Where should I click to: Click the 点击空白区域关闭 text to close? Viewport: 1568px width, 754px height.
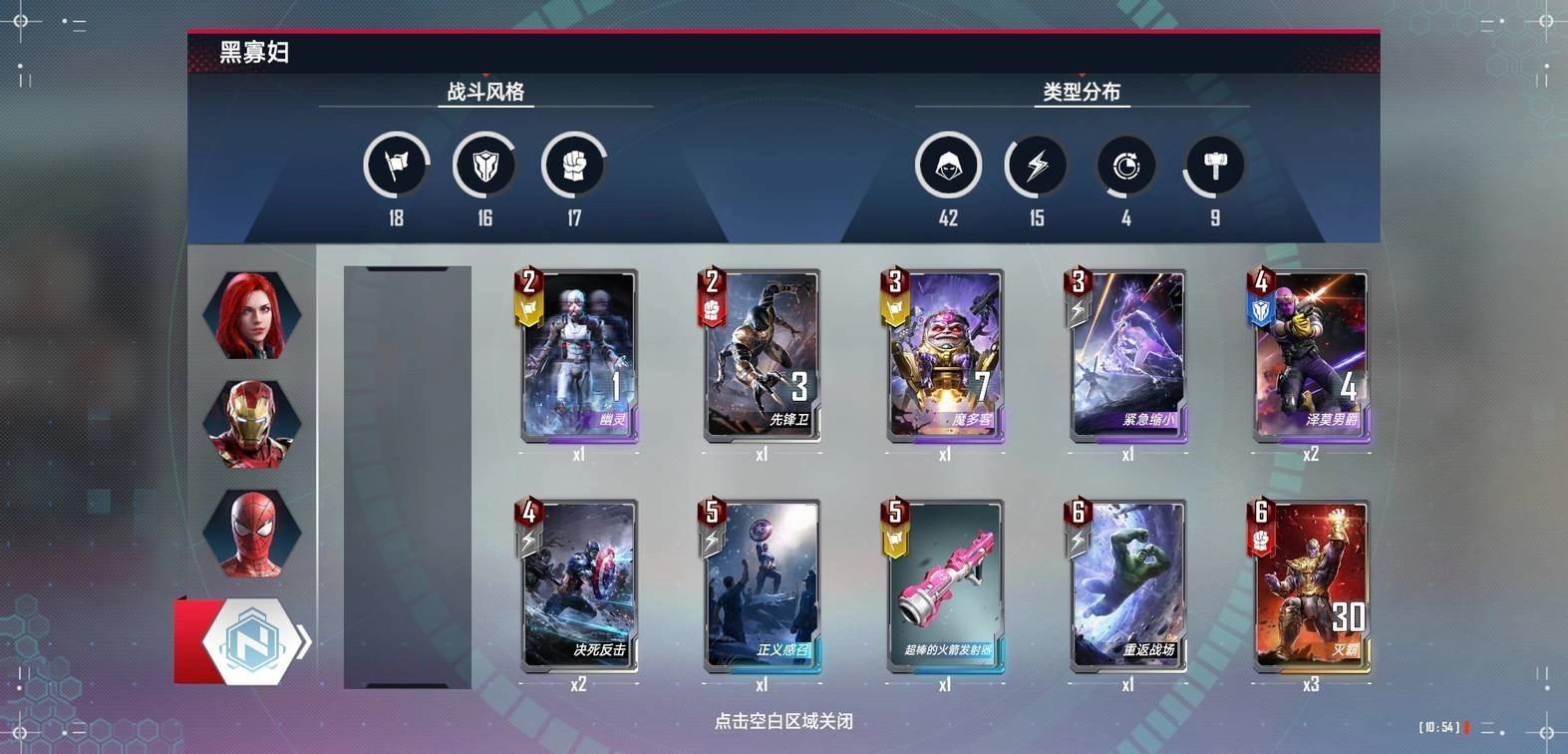[x=782, y=720]
